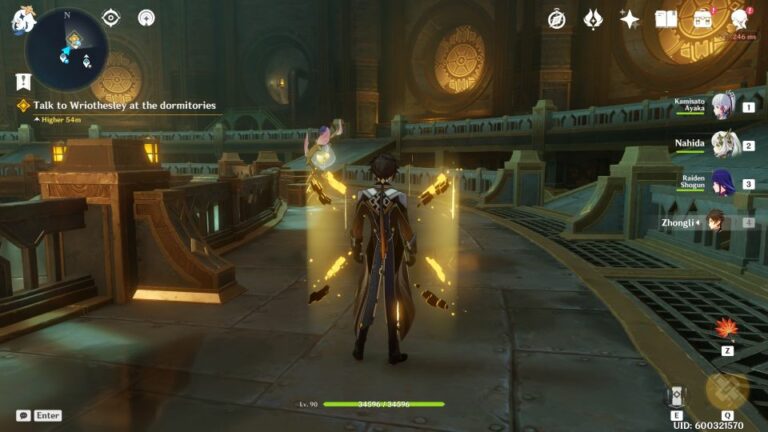
Task: Switch to Raiden Shogun
Action: click(x=724, y=184)
